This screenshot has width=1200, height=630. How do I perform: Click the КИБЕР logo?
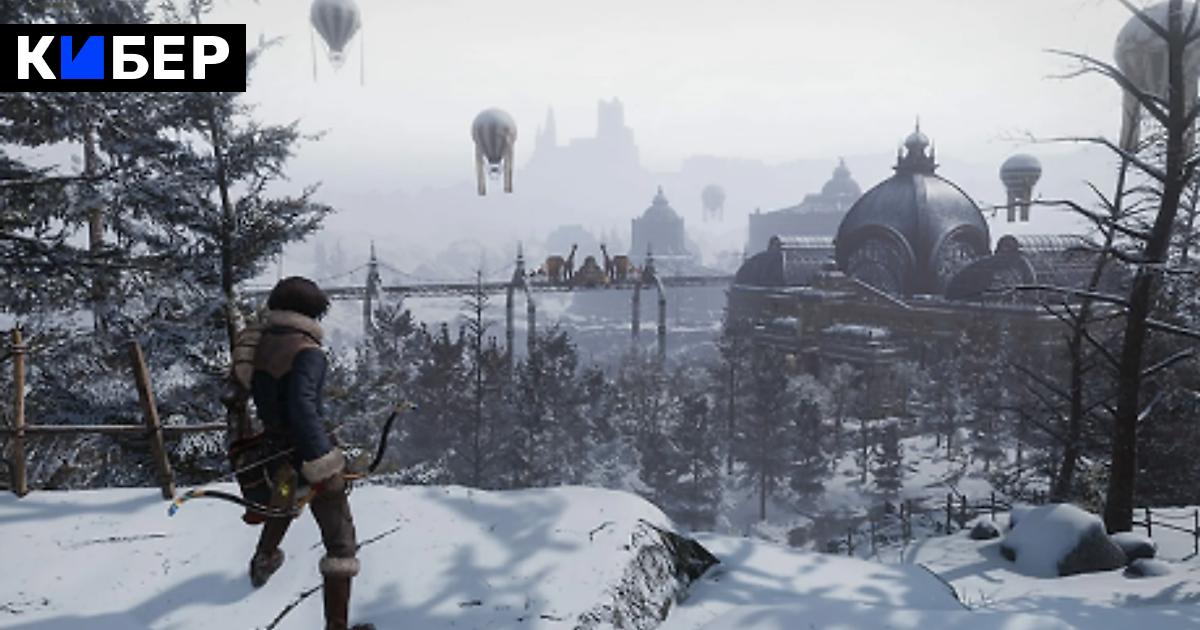click(x=123, y=58)
